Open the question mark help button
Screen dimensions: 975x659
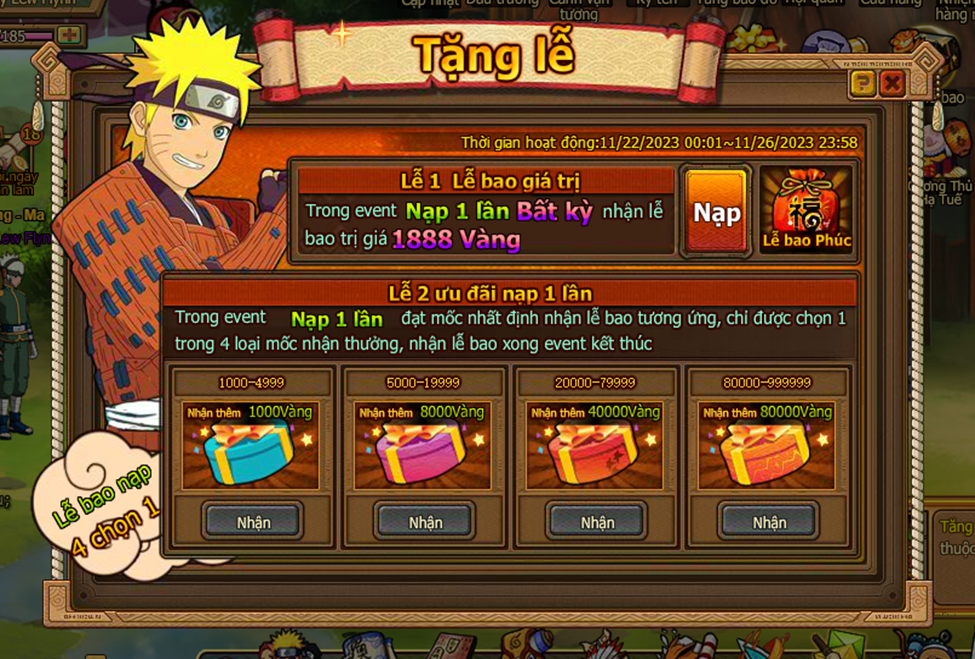pyautogui.click(x=862, y=83)
